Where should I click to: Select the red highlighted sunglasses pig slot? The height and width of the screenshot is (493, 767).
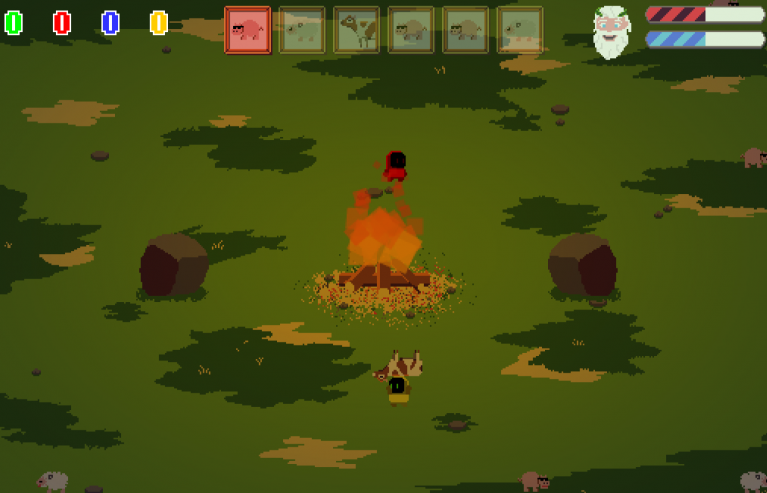tap(247, 30)
